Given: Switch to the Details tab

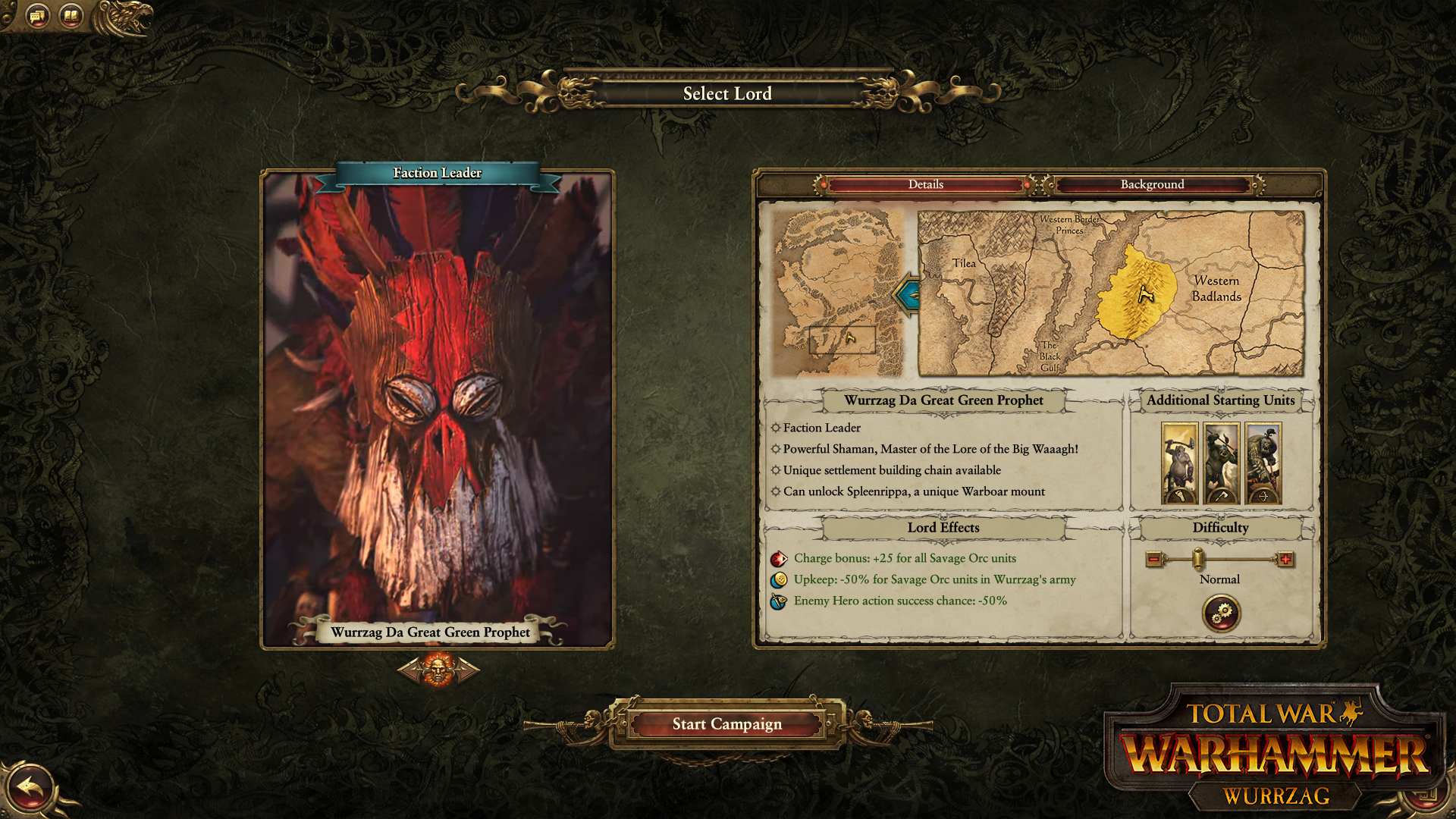Looking at the screenshot, I should point(924,184).
